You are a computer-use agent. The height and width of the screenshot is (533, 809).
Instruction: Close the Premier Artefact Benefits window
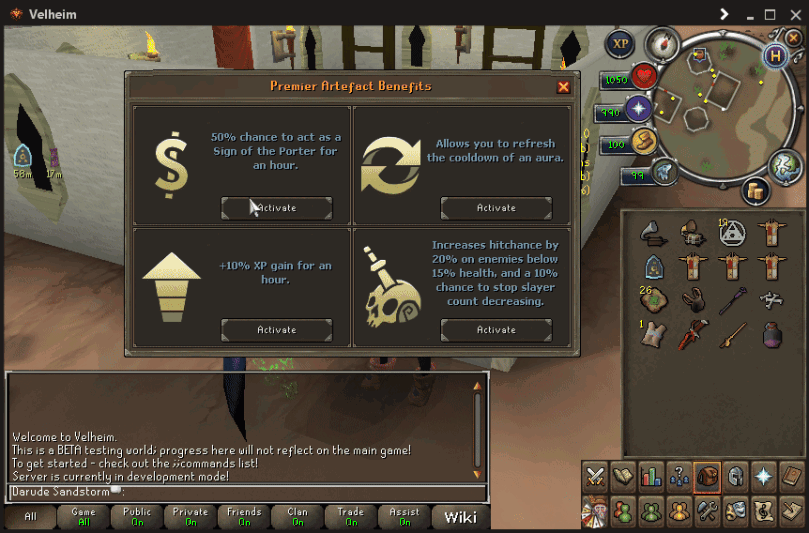coord(563,87)
